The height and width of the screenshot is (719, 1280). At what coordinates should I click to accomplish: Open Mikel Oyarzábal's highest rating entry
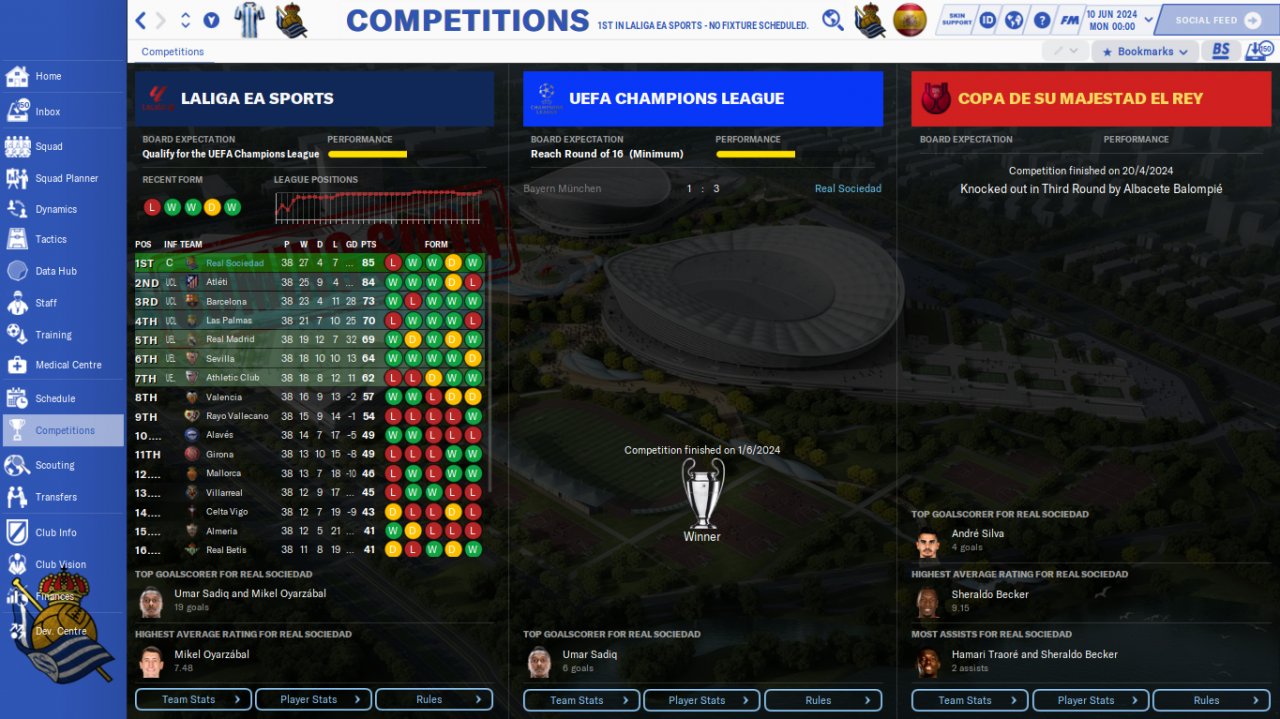tap(211, 654)
